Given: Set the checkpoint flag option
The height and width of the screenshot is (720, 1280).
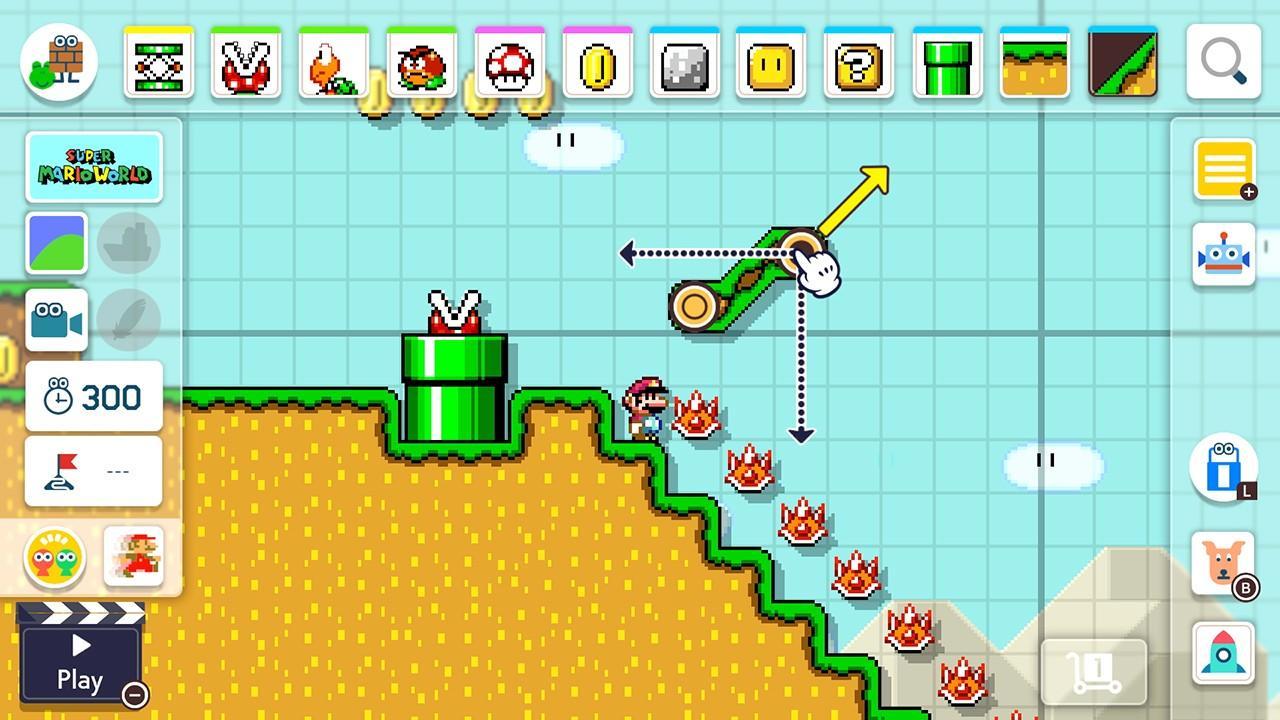Looking at the screenshot, I should coord(93,471).
